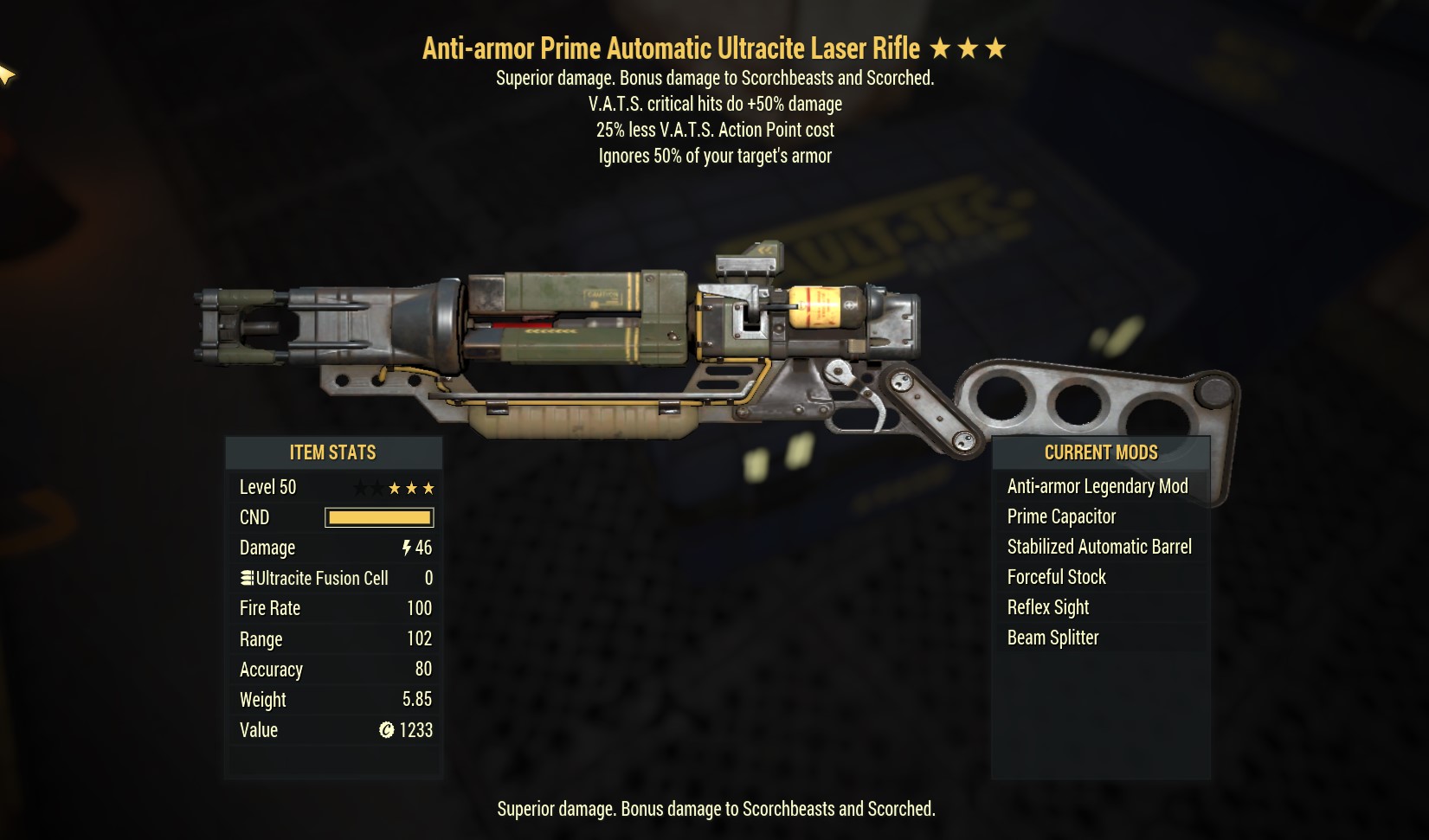Highlight the Beam Splitter mod
Screen dimensions: 1429x840
pyautogui.click(x=1052, y=638)
